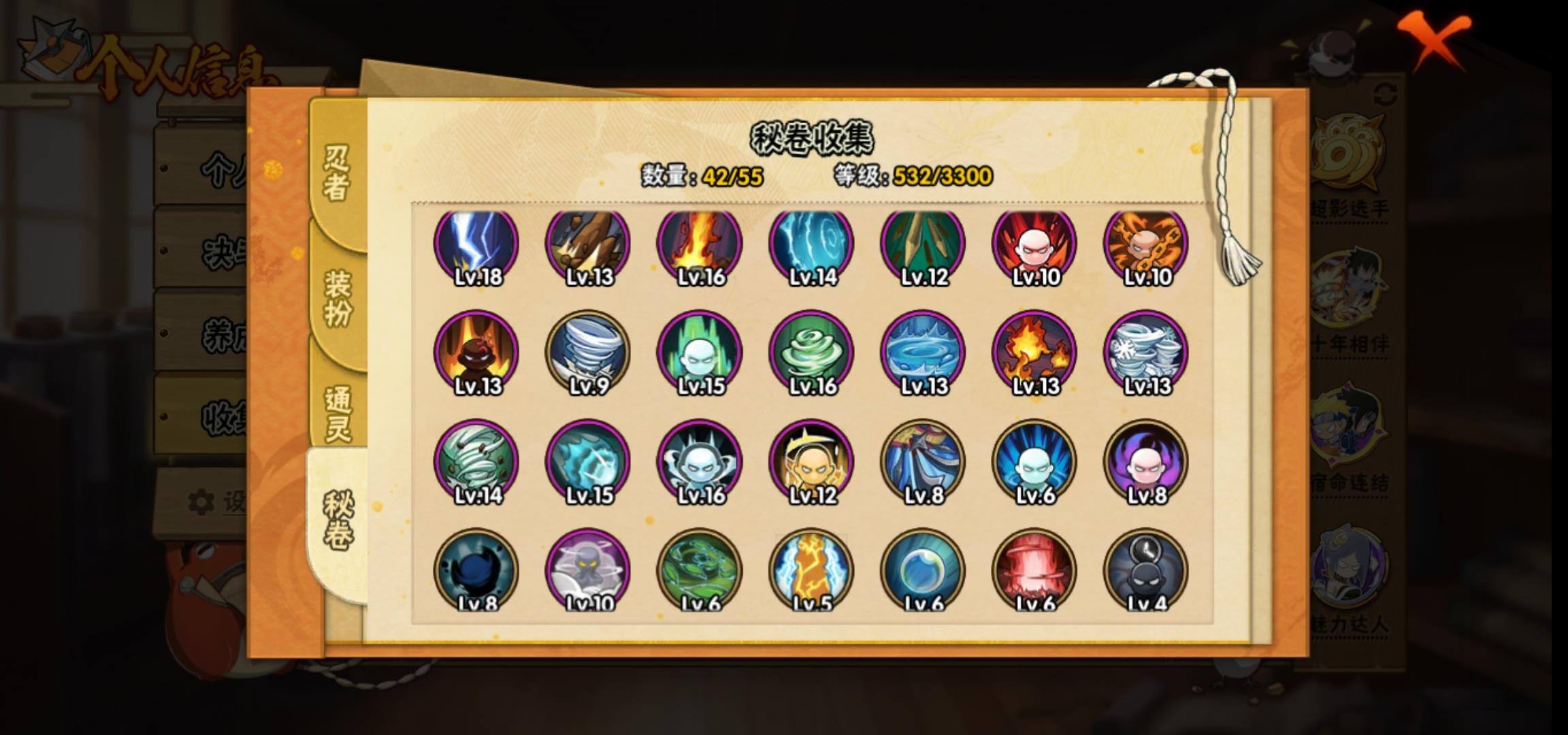Select the Lv.5 yellow lightning pillar scroll
Screen dimensions: 1568x735
(811, 570)
